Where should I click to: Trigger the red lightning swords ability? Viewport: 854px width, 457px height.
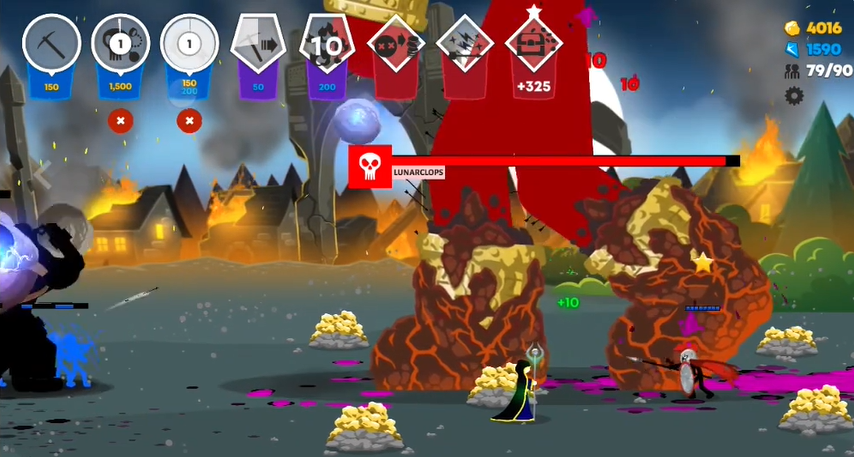click(465, 48)
